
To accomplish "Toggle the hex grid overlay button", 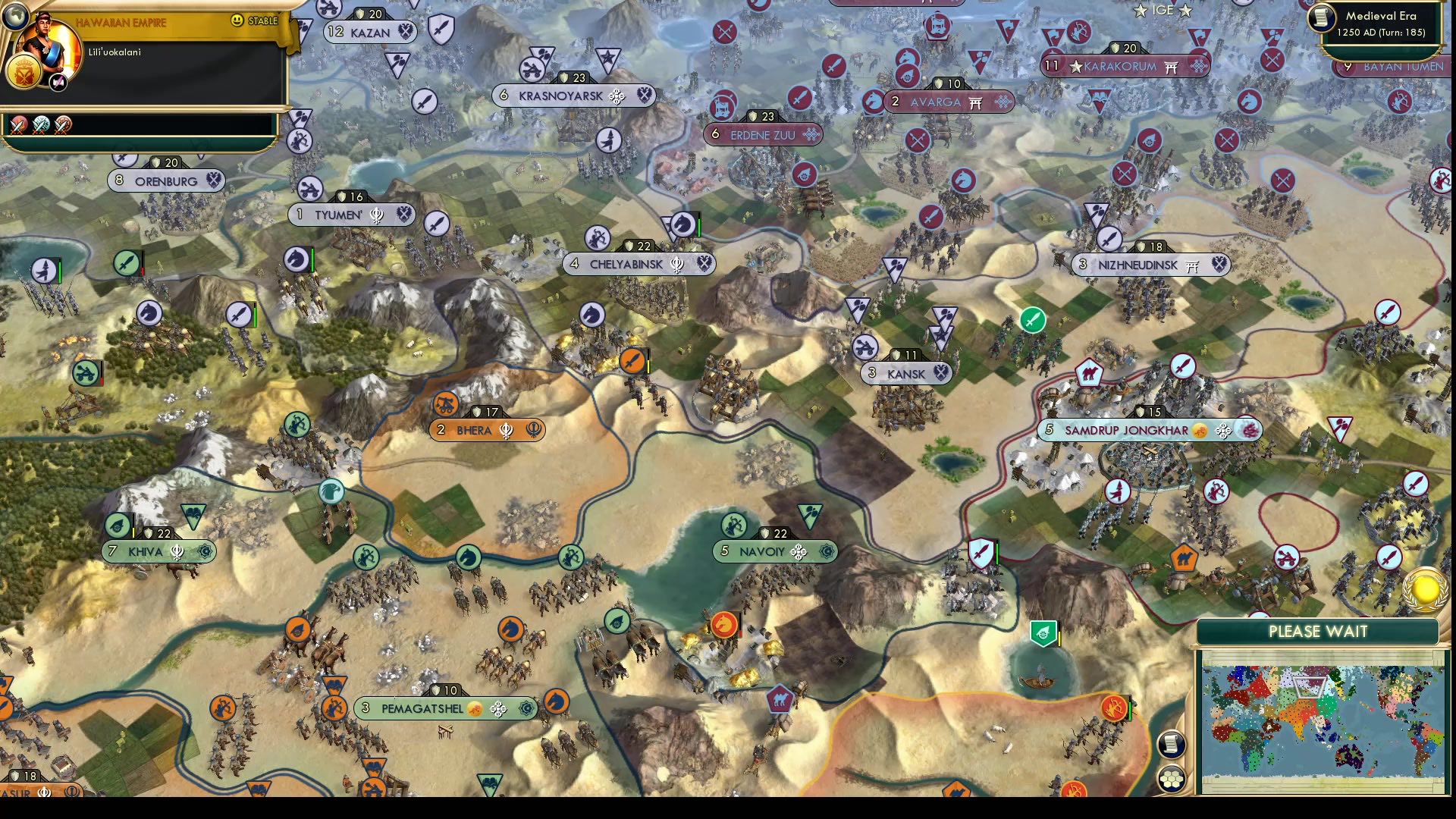I will [1172, 777].
